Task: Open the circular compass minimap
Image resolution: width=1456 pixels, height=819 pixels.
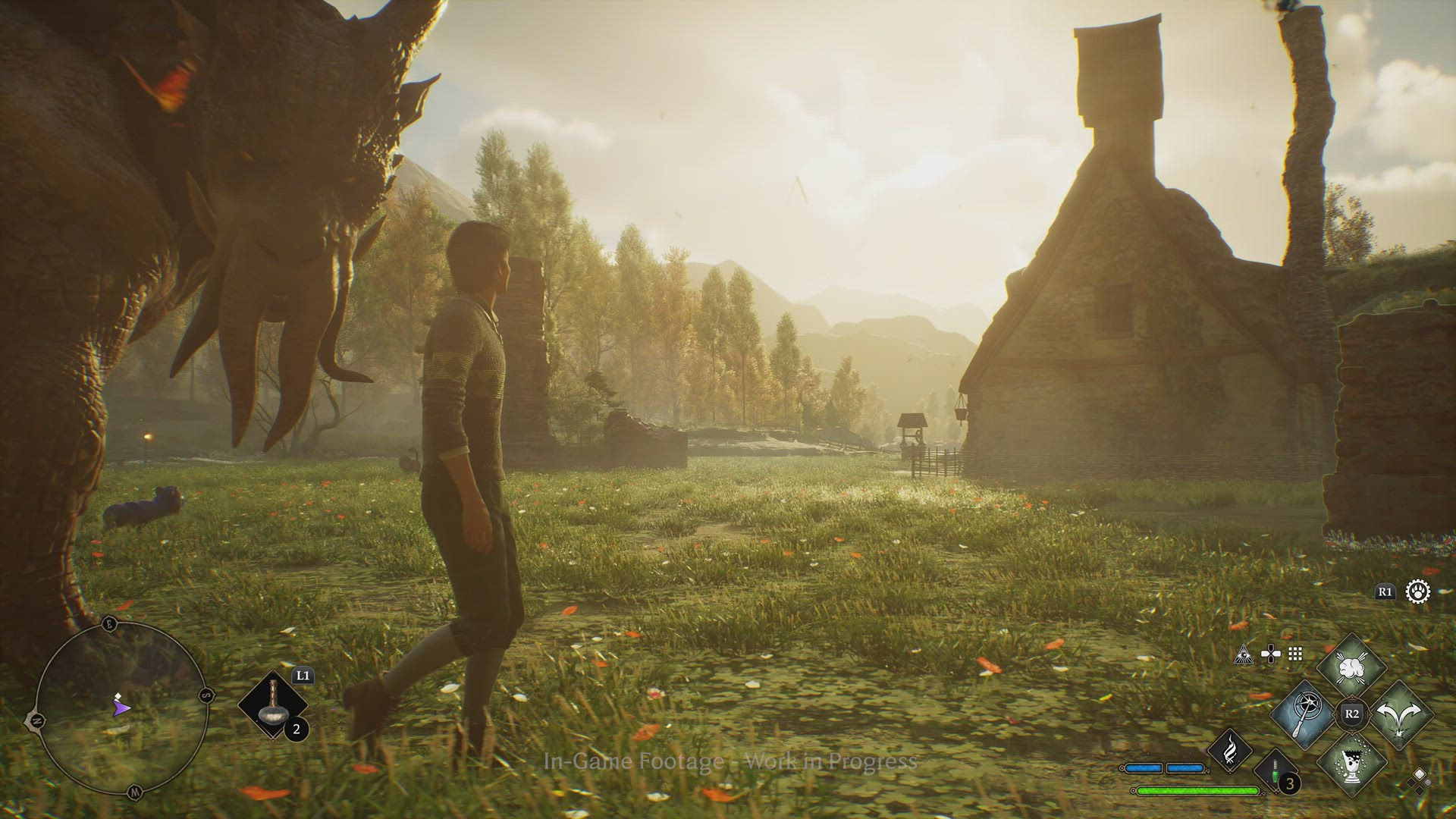Action: click(121, 707)
